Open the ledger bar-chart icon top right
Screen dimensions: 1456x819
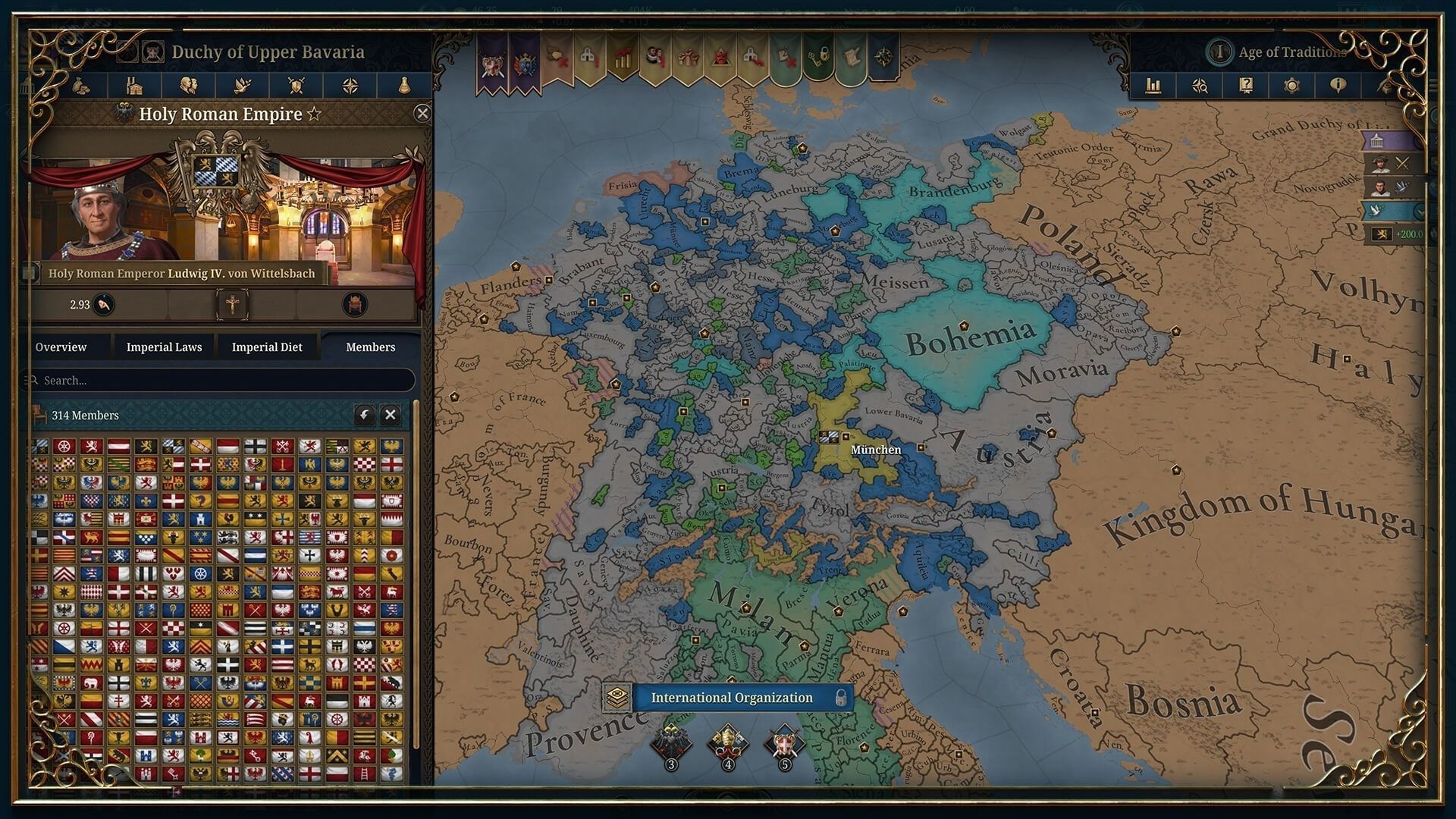click(x=1154, y=86)
